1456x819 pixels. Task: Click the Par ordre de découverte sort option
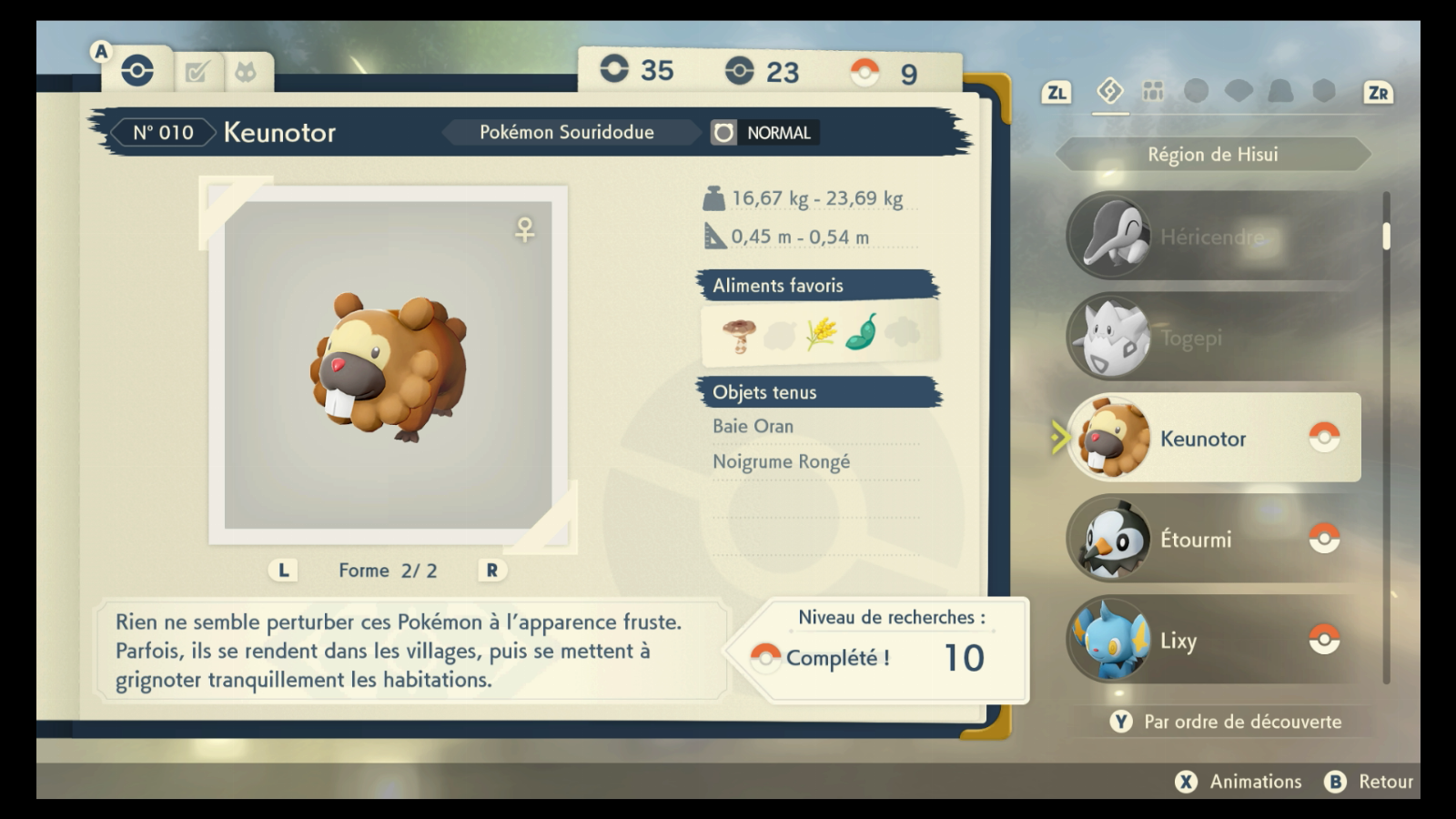tap(1226, 722)
